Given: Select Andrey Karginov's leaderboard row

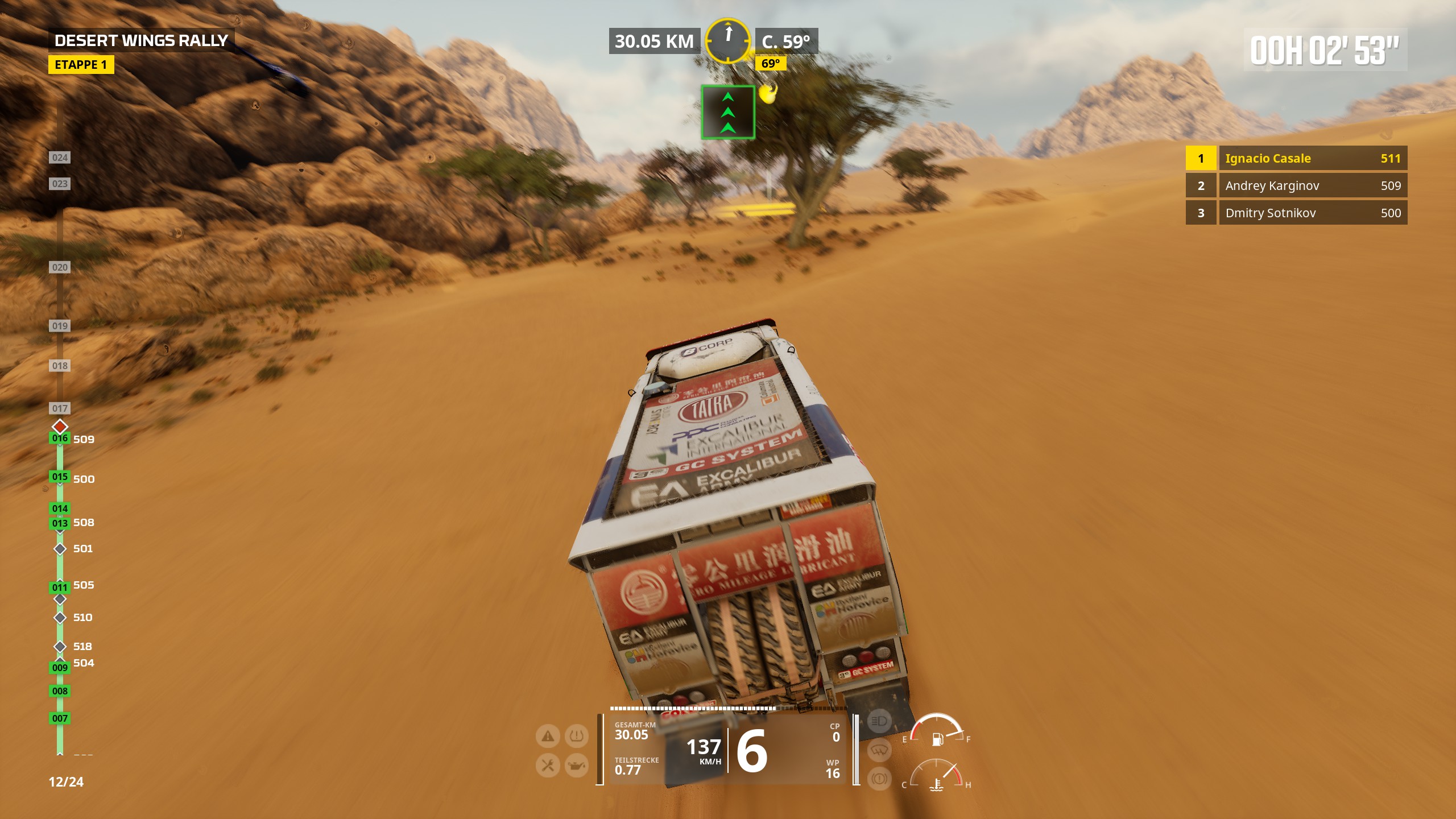Looking at the screenshot, I should [x=1296, y=185].
